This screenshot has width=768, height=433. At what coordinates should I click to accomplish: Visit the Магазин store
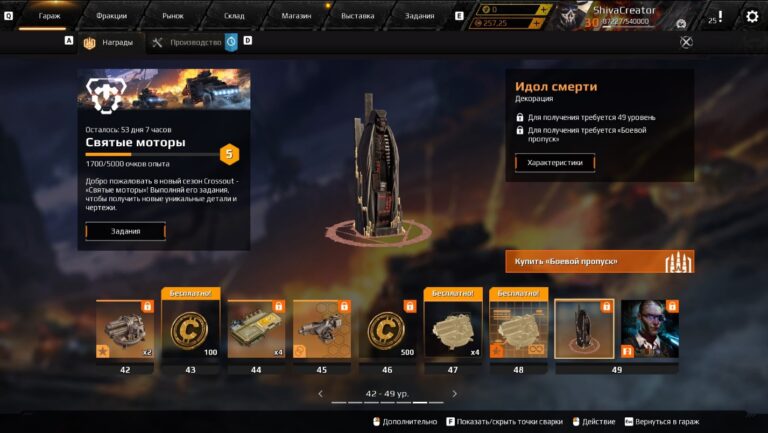point(295,16)
